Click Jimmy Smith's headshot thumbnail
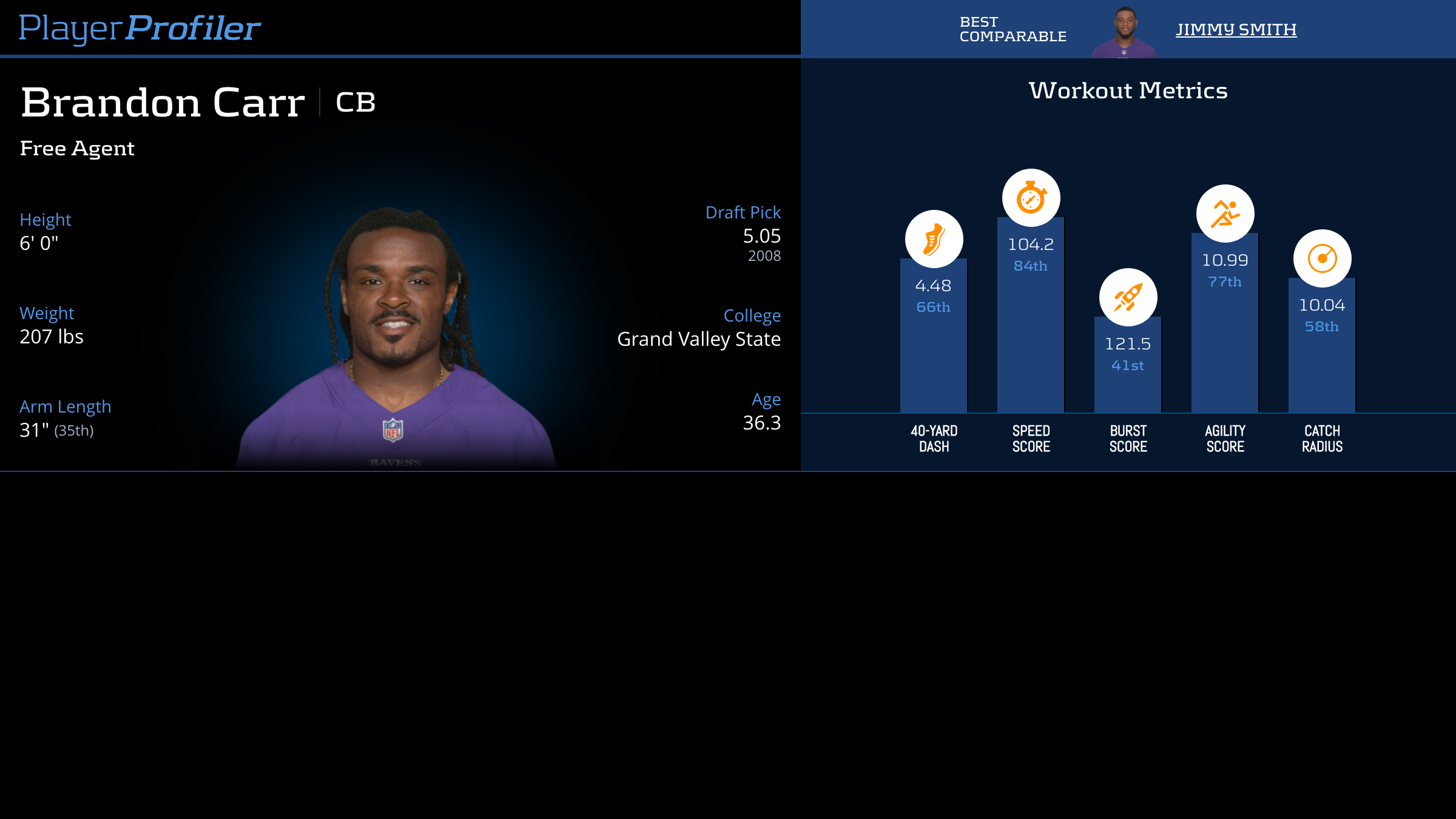This screenshot has height=819, width=1456. click(1125, 33)
